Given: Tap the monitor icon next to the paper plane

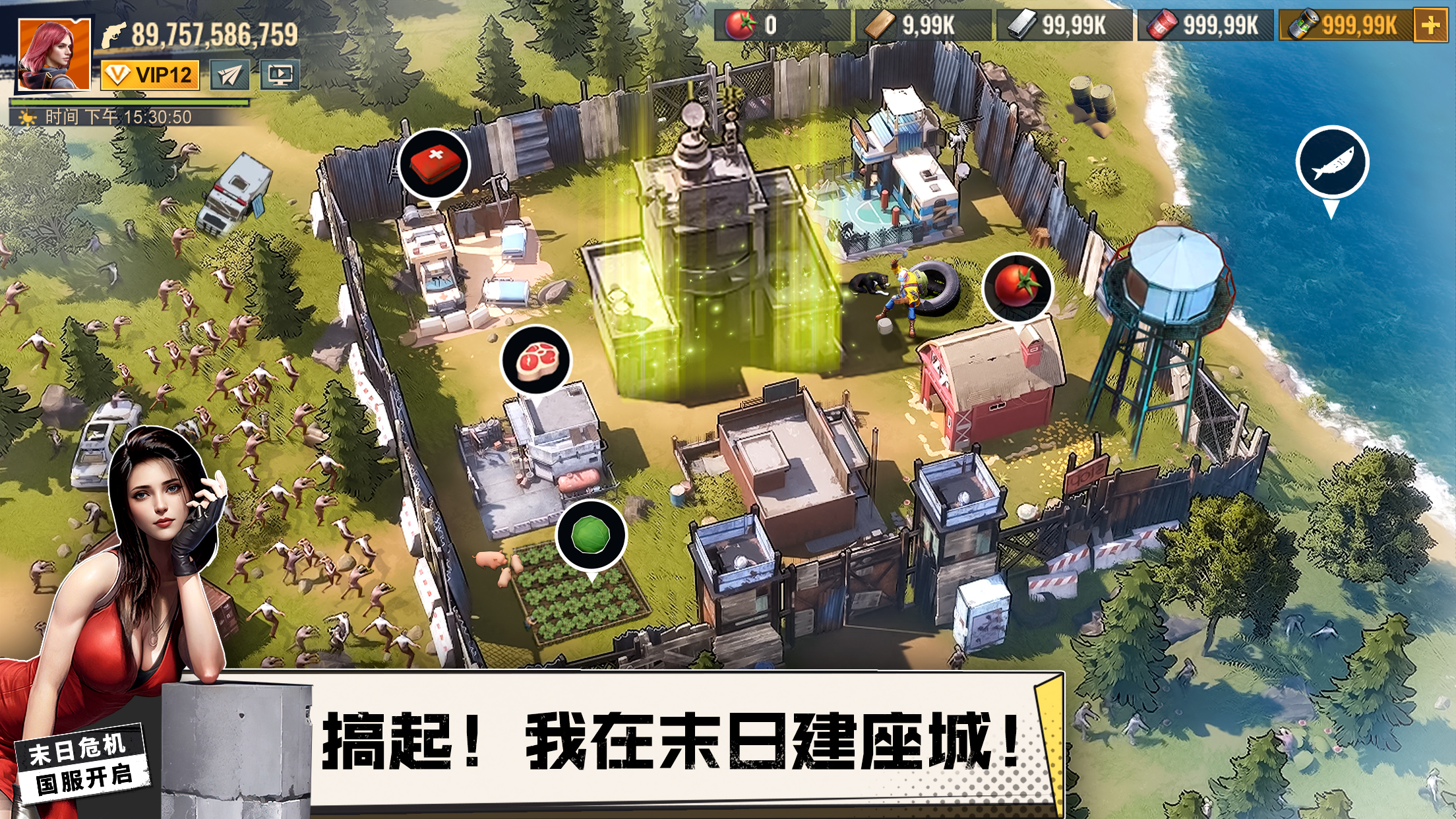Looking at the screenshot, I should pyautogui.click(x=280, y=76).
